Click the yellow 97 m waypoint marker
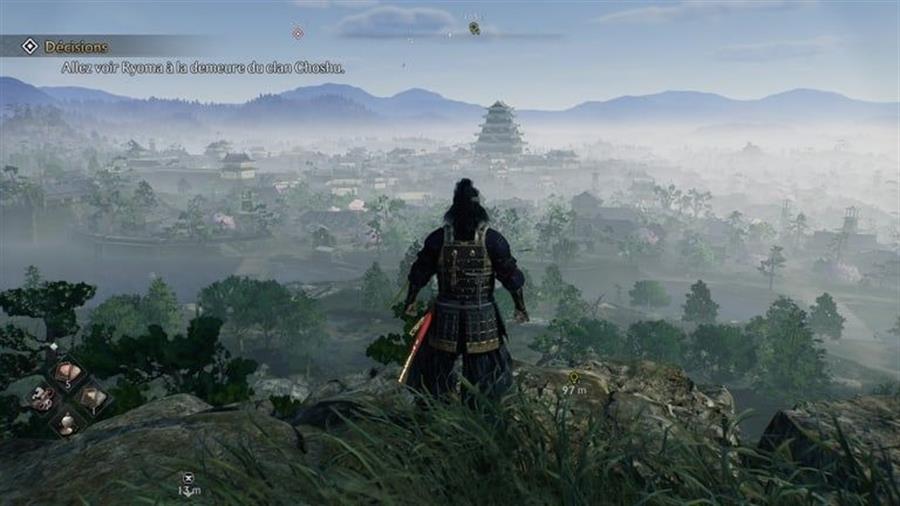 pos(573,377)
